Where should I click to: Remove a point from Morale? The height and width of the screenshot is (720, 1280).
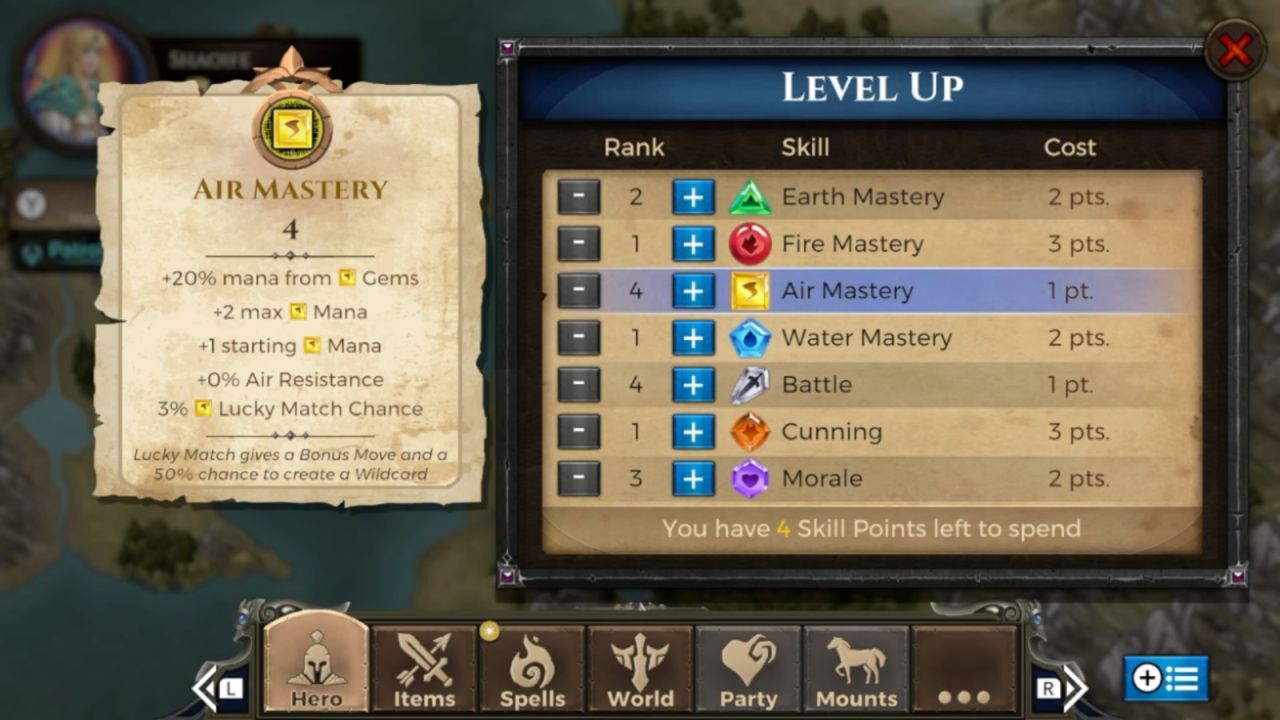pyautogui.click(x=579, y=479)
